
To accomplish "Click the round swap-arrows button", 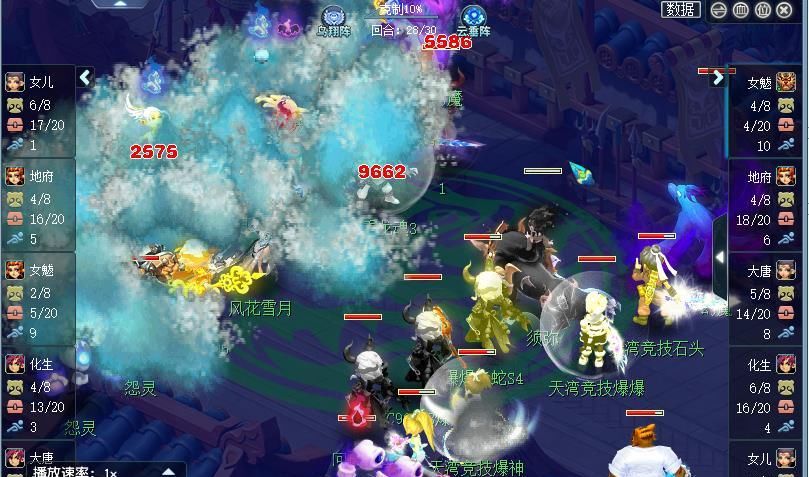I will point(718,11).
